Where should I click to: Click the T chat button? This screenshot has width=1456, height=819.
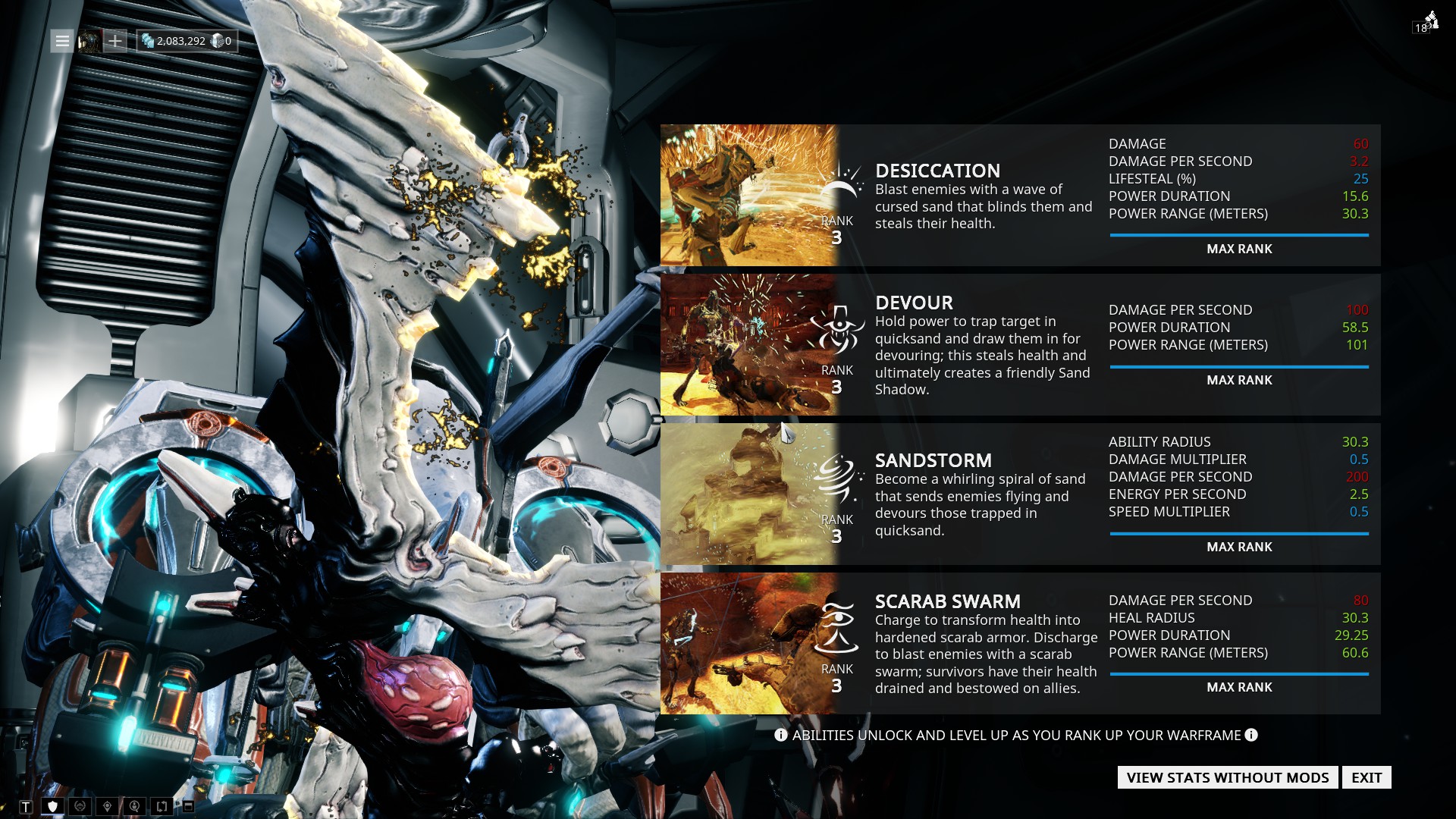tap(26, 807)
